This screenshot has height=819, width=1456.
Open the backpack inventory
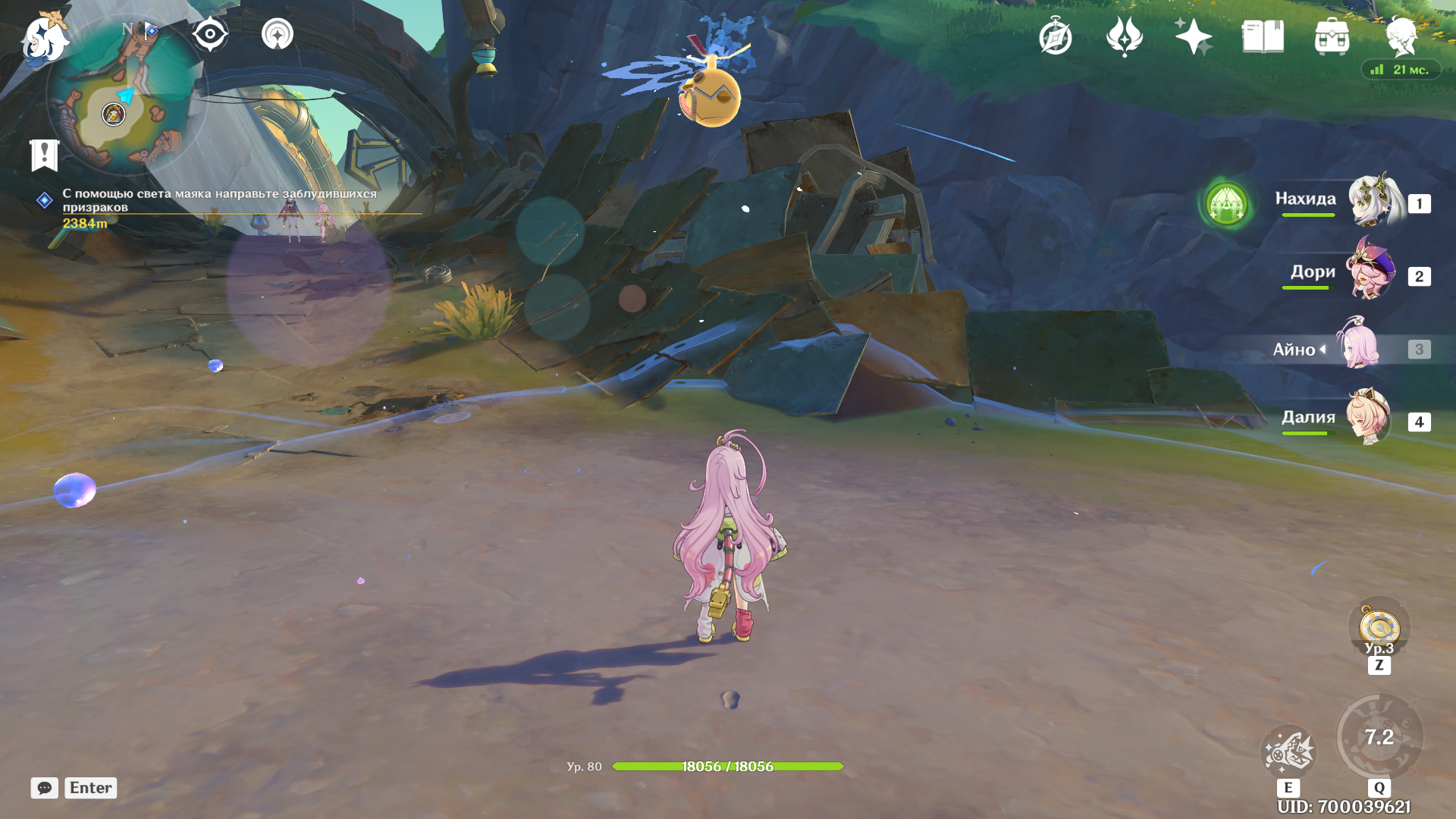point(1332,36)
